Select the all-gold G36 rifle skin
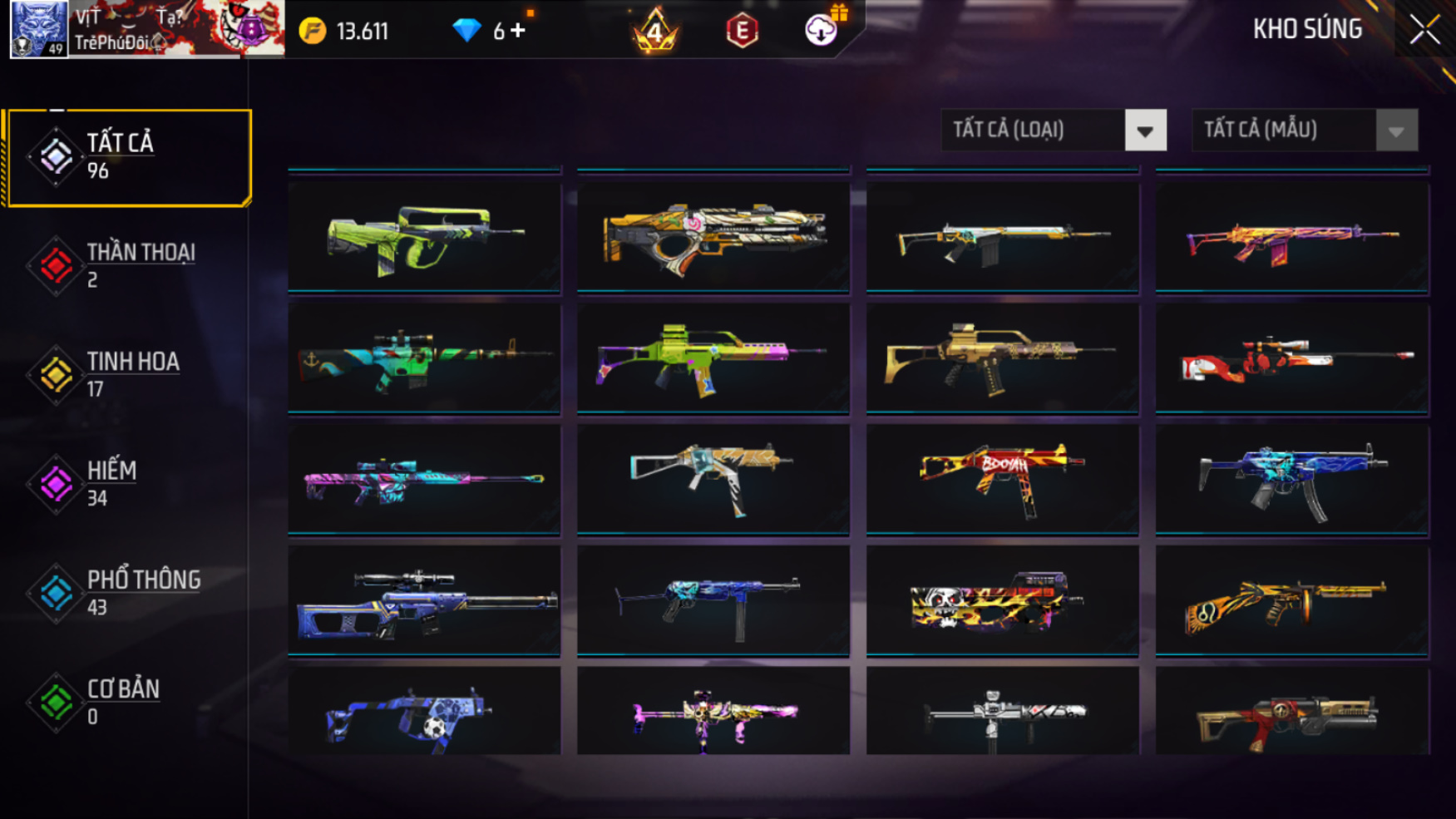The height and width of the screenshot is (819, 1456). click(x=1002, y=358)
